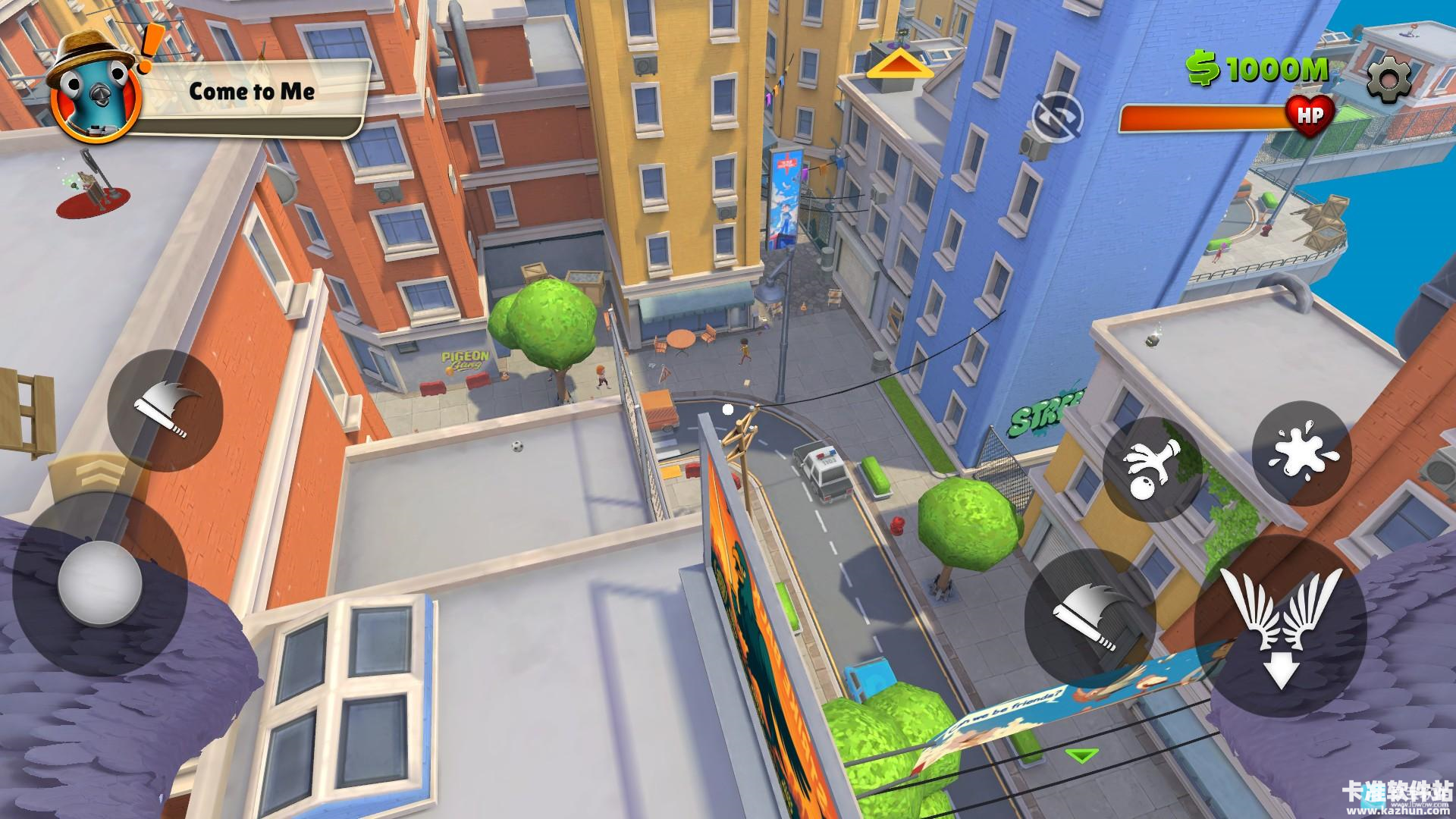
Task: Select the "Come to Me" quest banner
Action: click(252, 93)
